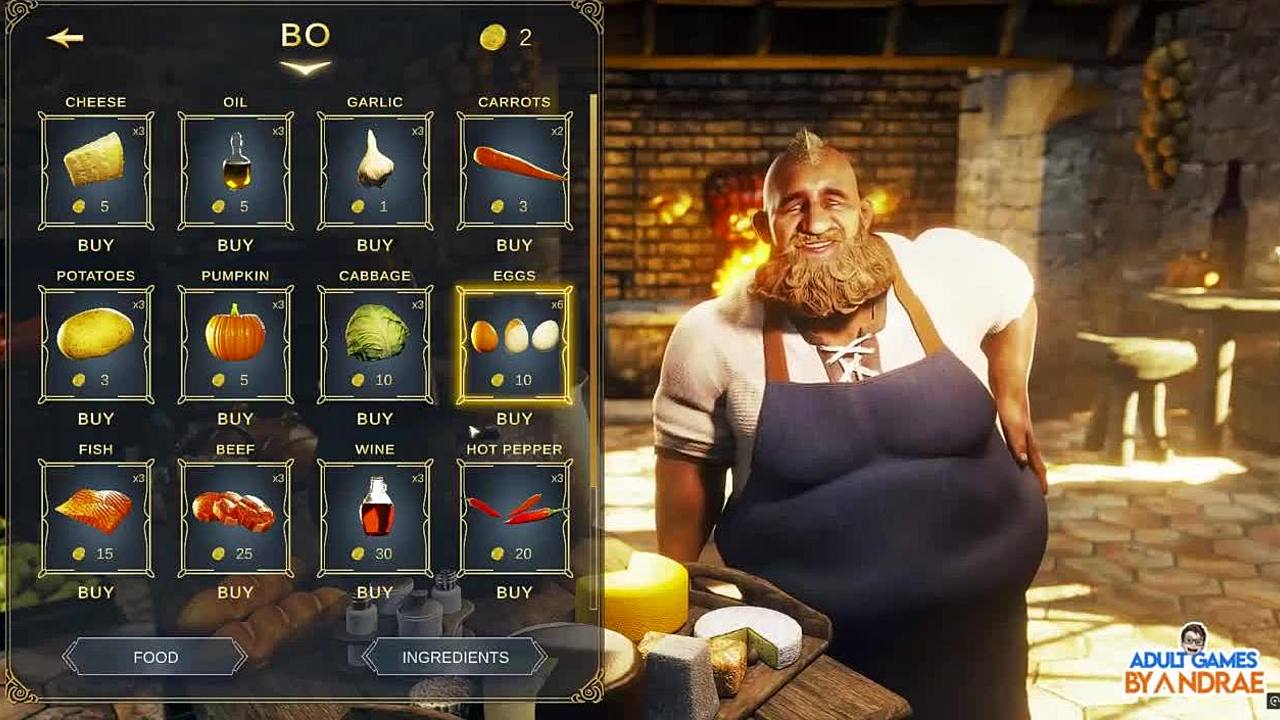Select the fish item slot
The width and height of the screenshot is (1280, 720).
point(96,518)
